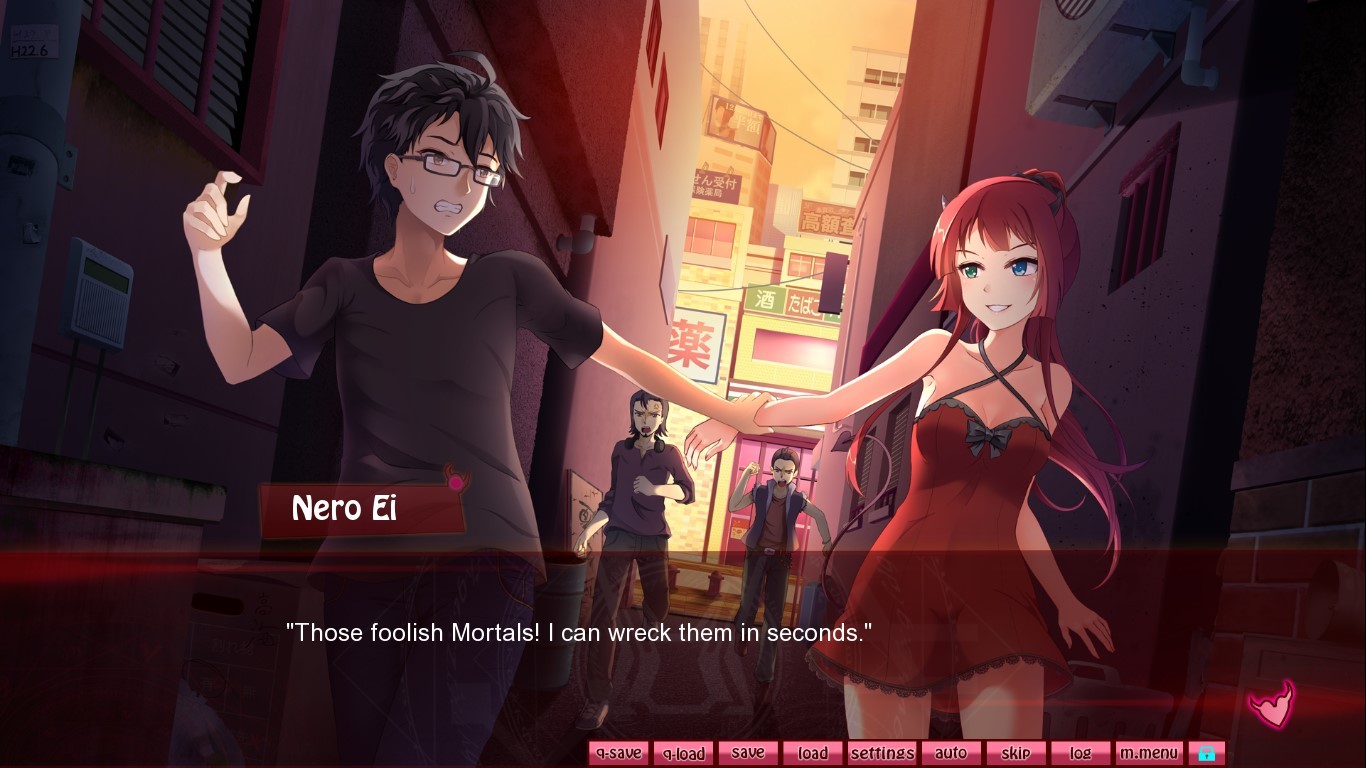Enable skip mode

pyautogui.click(x=1016, y=753)
